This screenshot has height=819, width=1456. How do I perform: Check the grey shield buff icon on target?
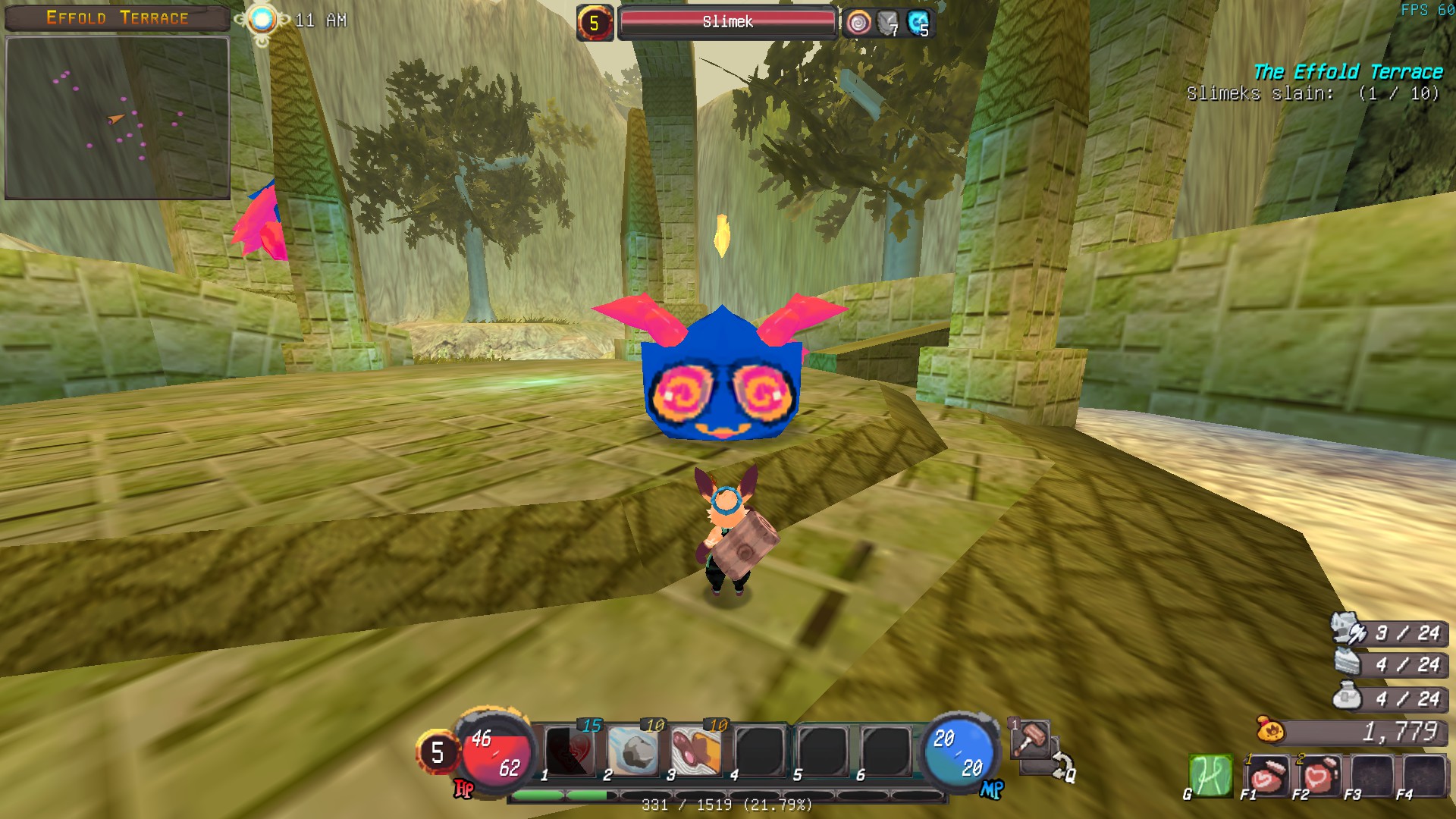pos(887,23)
